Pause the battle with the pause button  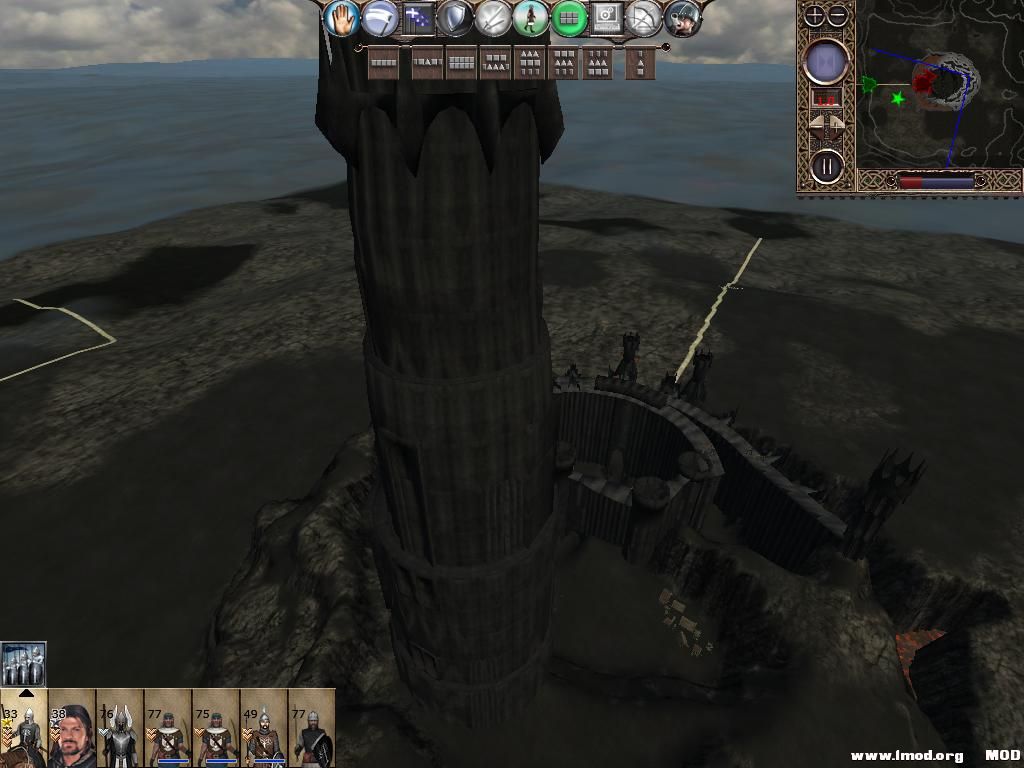(827, 166)
